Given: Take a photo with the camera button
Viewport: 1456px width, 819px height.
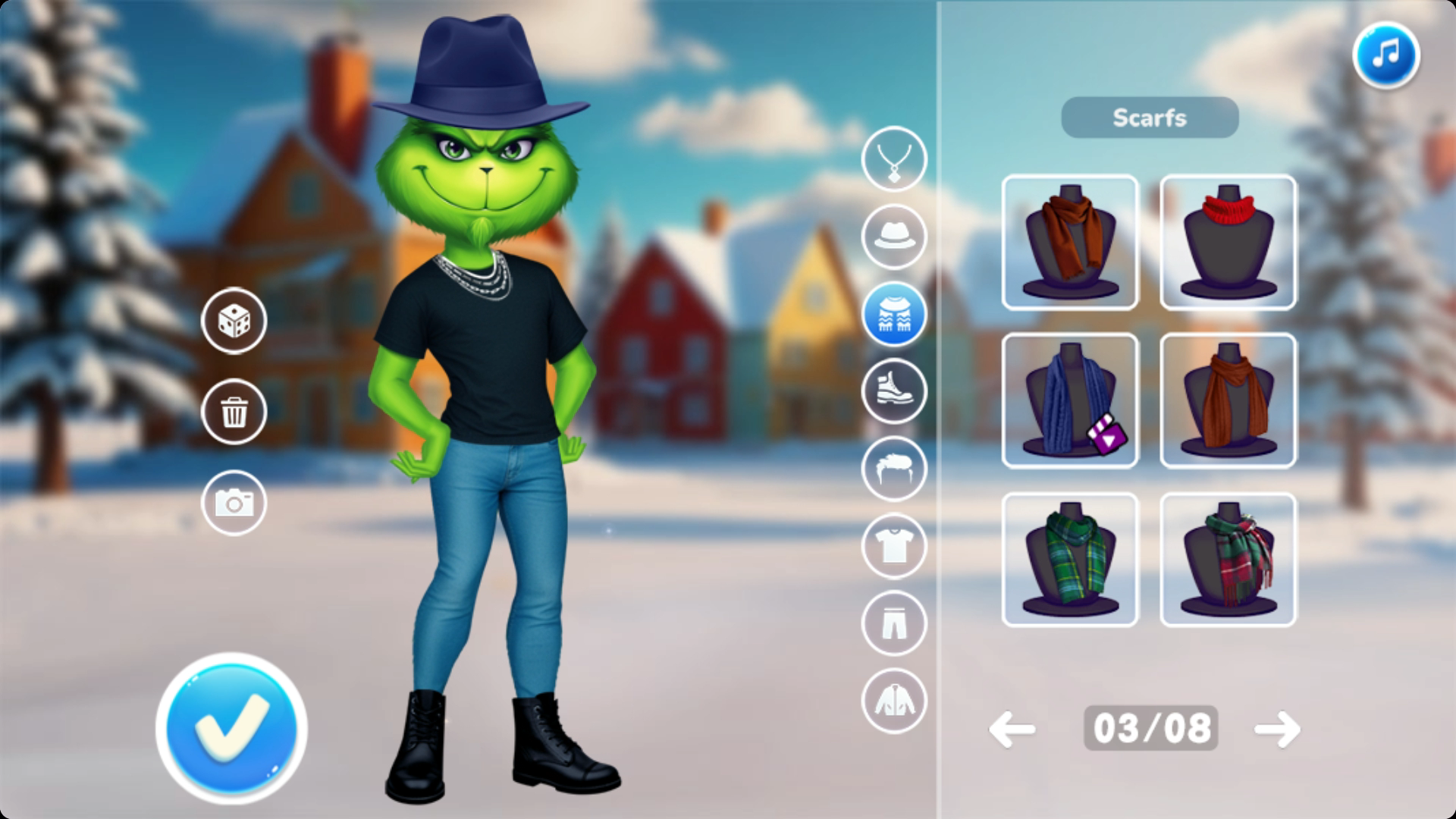Looking at the screenshot, I should click(x=234, y=502).
